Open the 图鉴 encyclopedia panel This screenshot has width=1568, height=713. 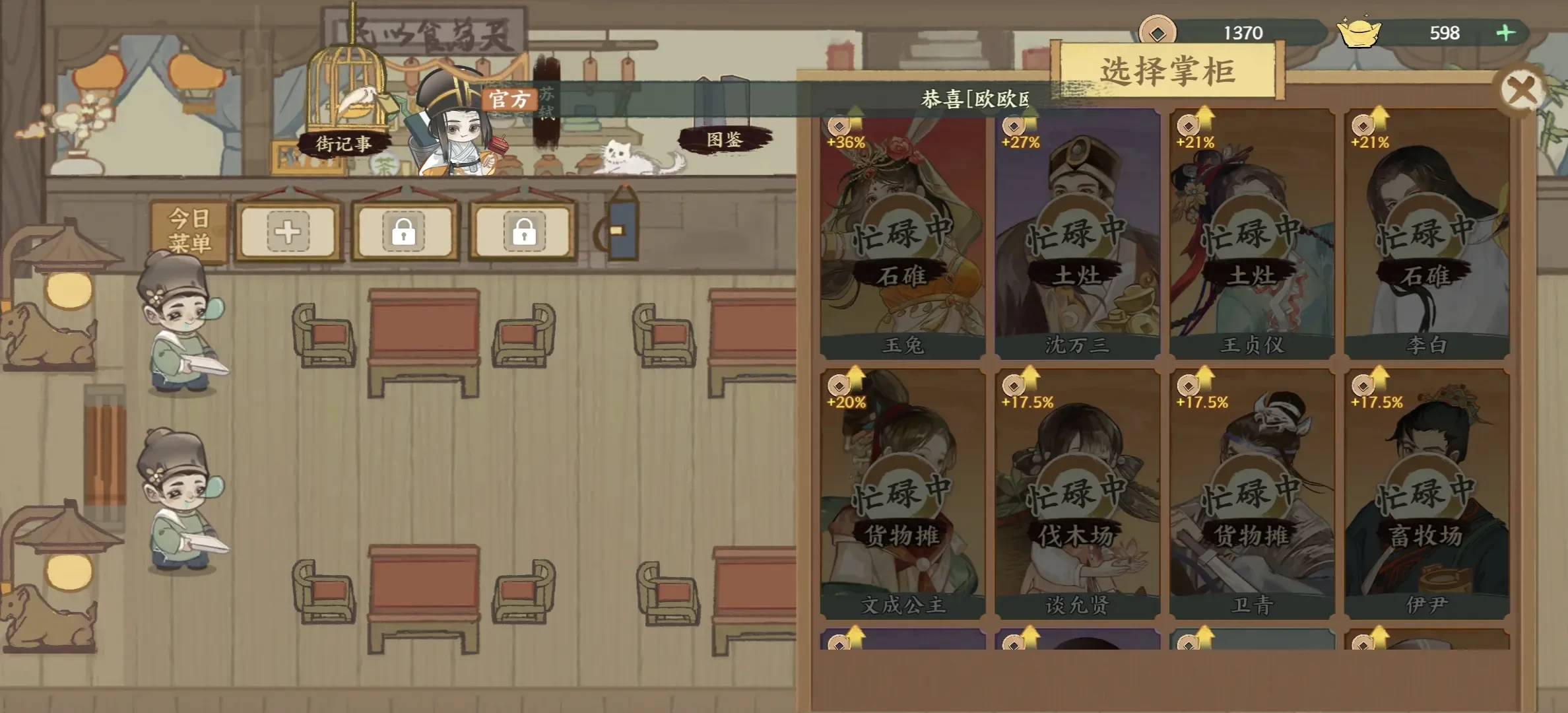click(723, 139)
